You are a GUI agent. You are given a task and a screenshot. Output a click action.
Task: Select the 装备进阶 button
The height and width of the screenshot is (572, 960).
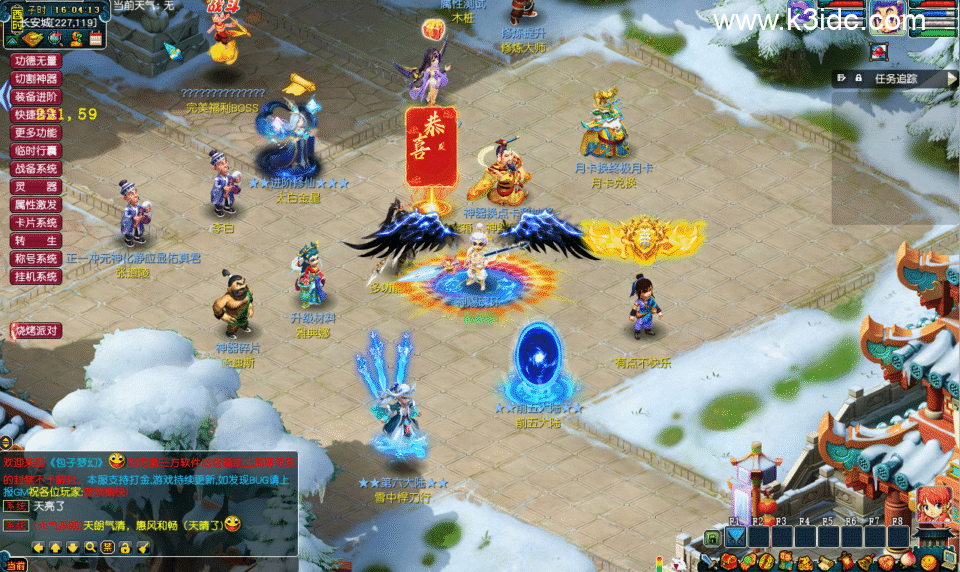tap(36, 97)
